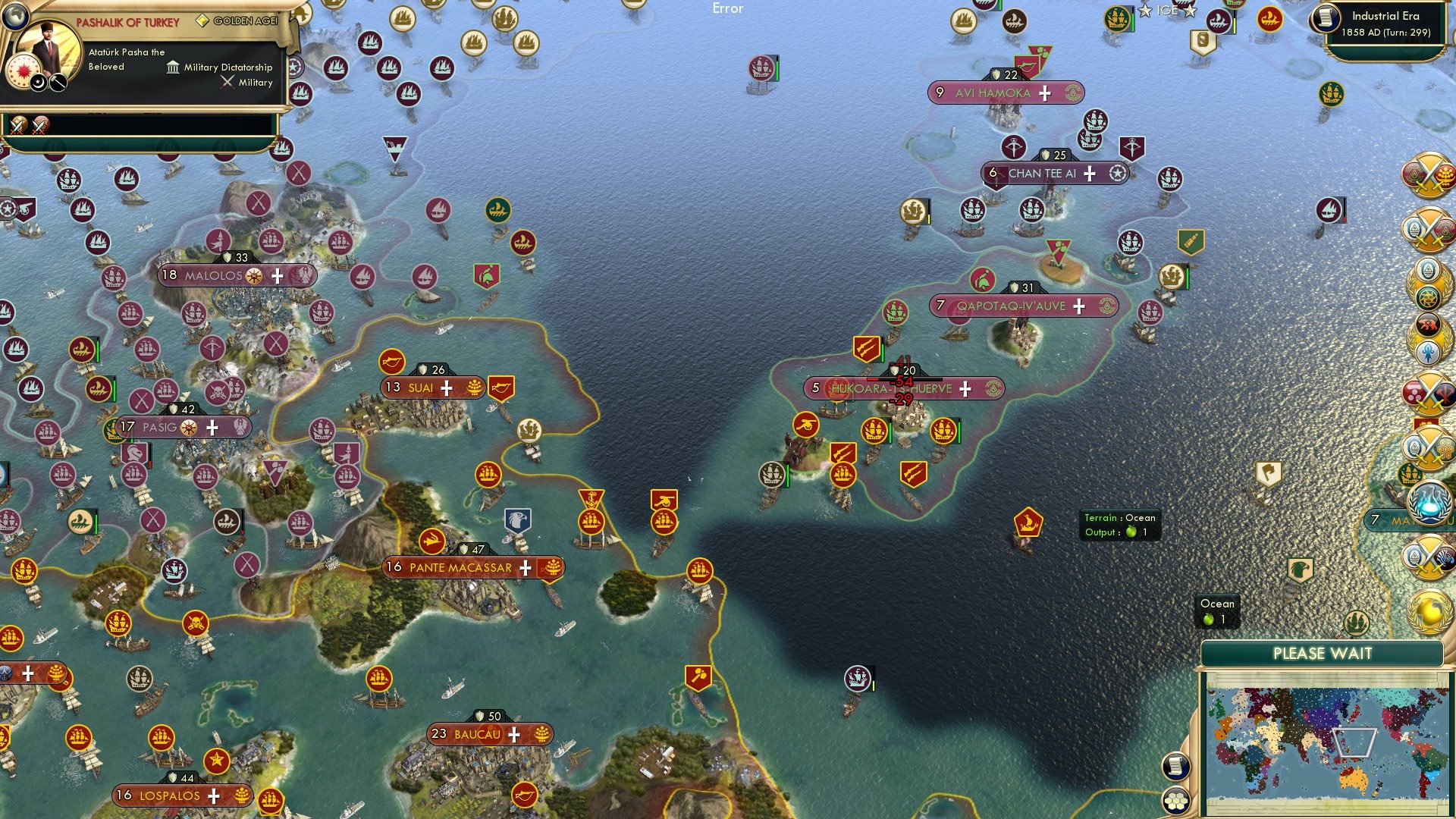This screenshot has height=819, width=1456.
Task: Expand the Baucau city banner
Action: (515, 734)
